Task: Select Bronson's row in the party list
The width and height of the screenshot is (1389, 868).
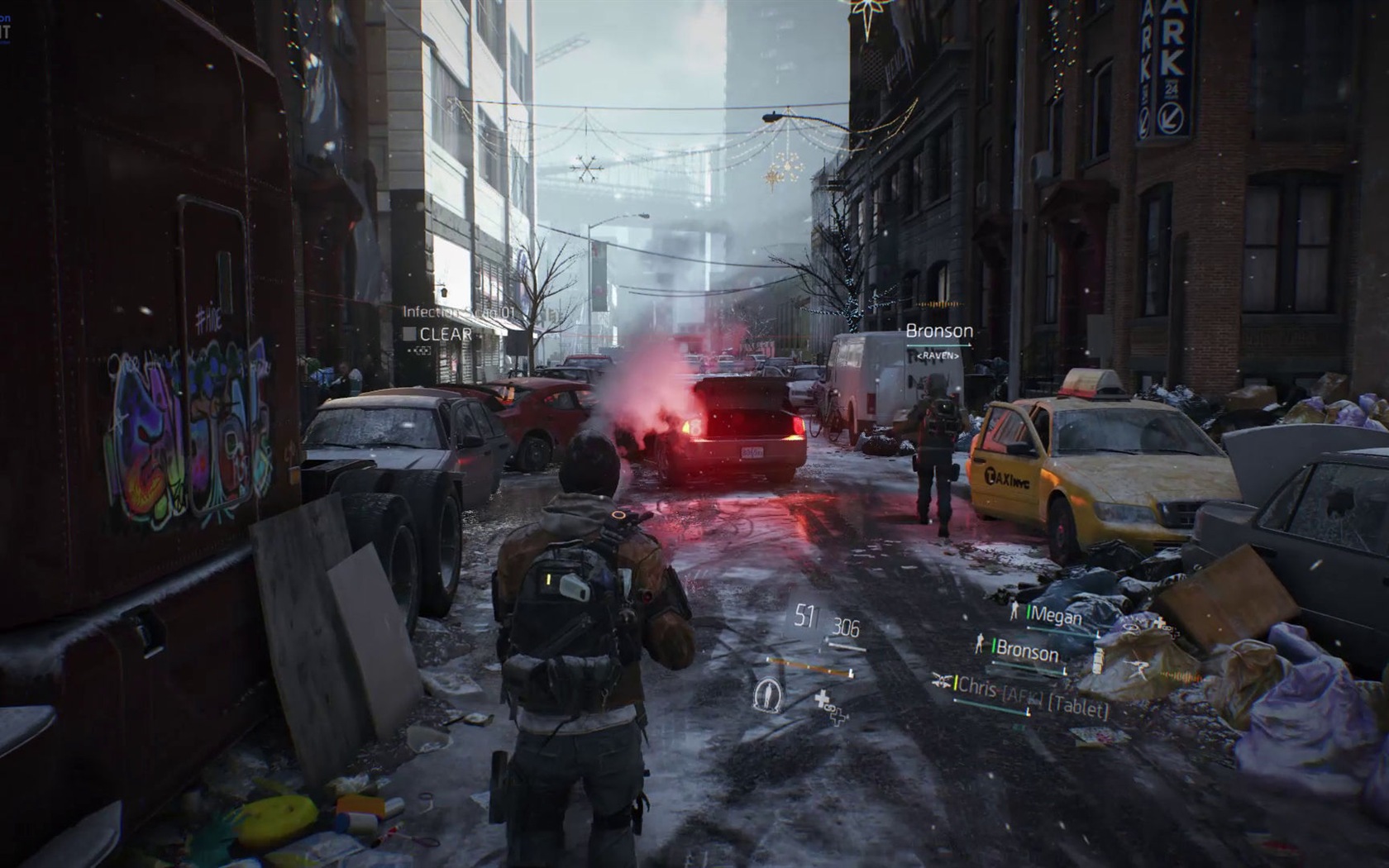Action: point(1026,651)
